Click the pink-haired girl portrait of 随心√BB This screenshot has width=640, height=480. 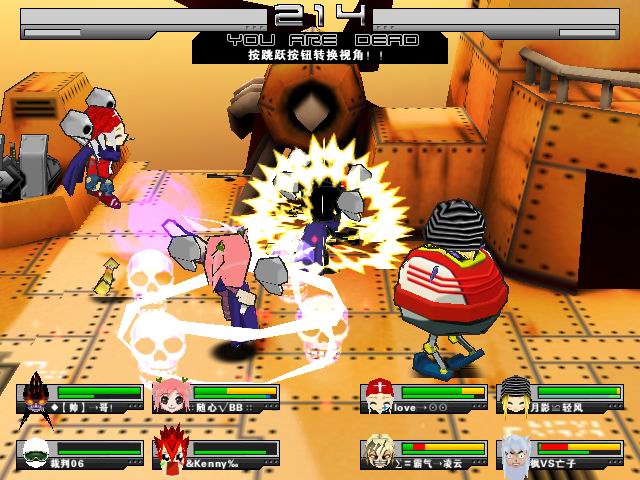[x=170, y=397]
